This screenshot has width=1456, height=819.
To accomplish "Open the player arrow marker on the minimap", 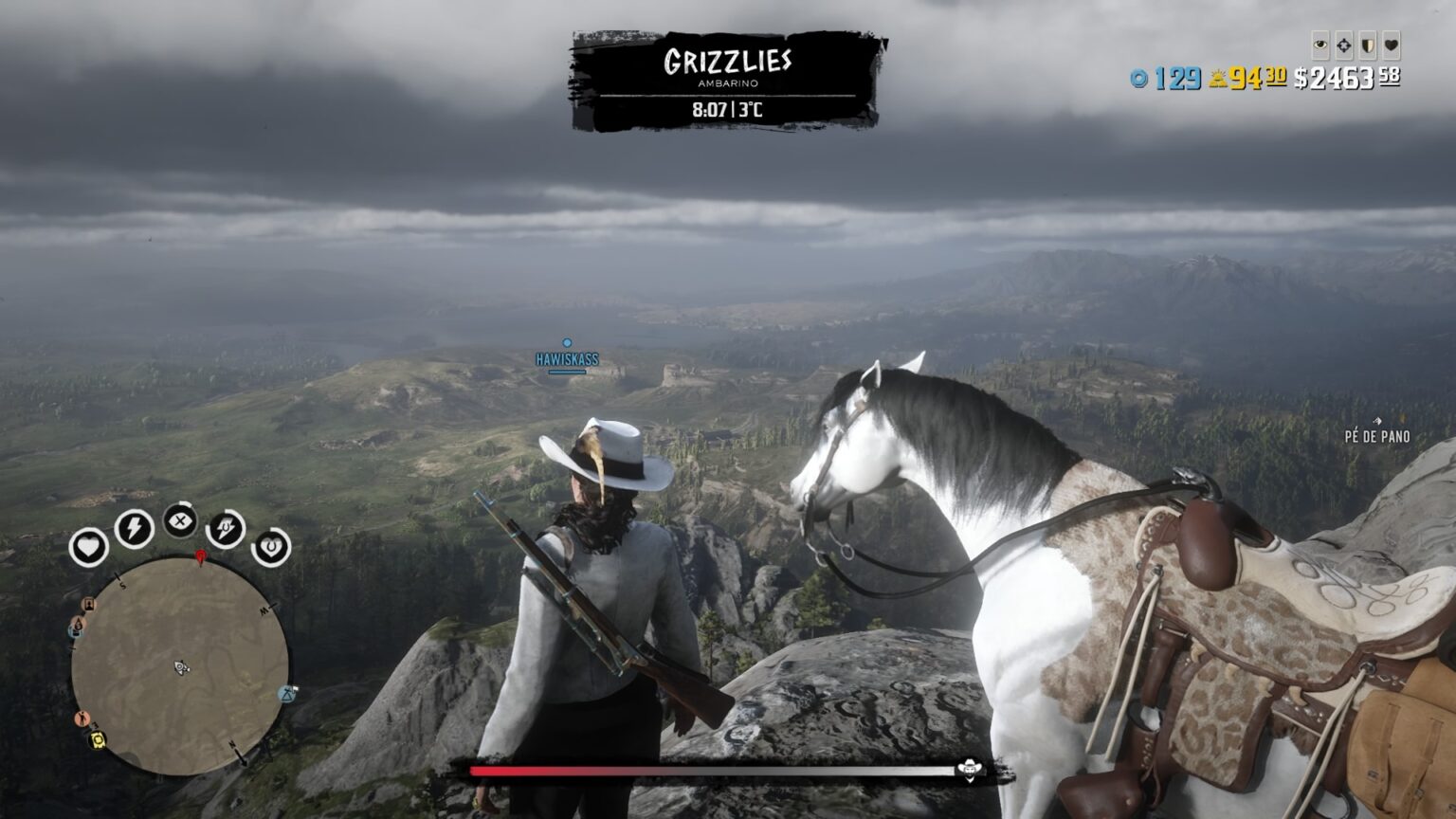I will pos(180,667).
